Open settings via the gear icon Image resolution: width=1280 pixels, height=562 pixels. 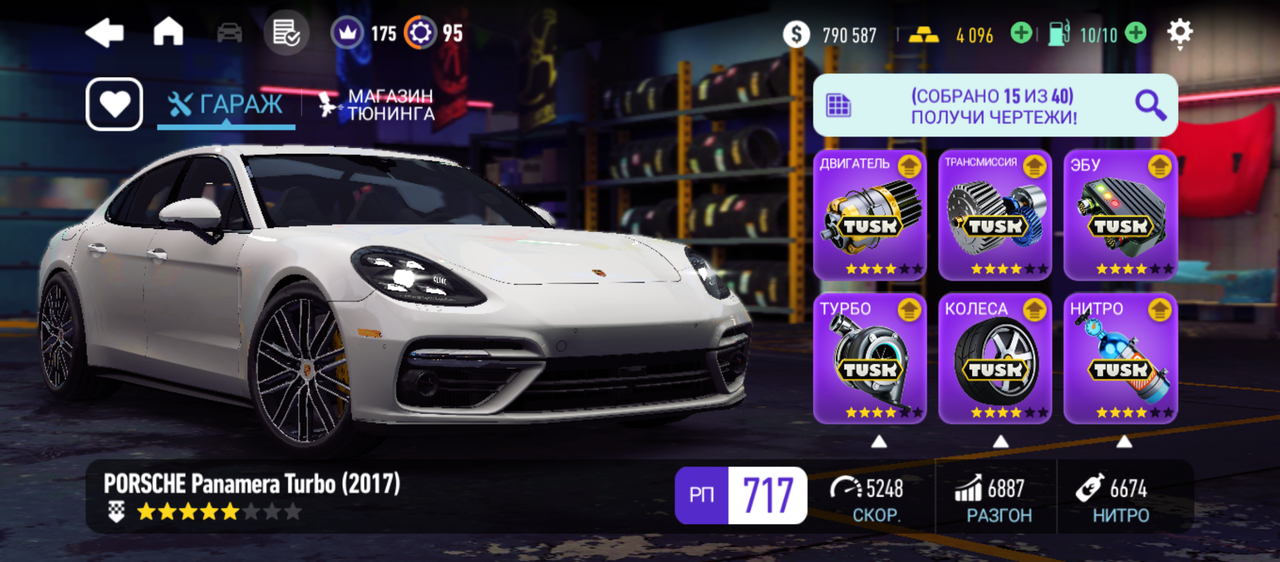pyautogui.click(x=1180, y=33)
